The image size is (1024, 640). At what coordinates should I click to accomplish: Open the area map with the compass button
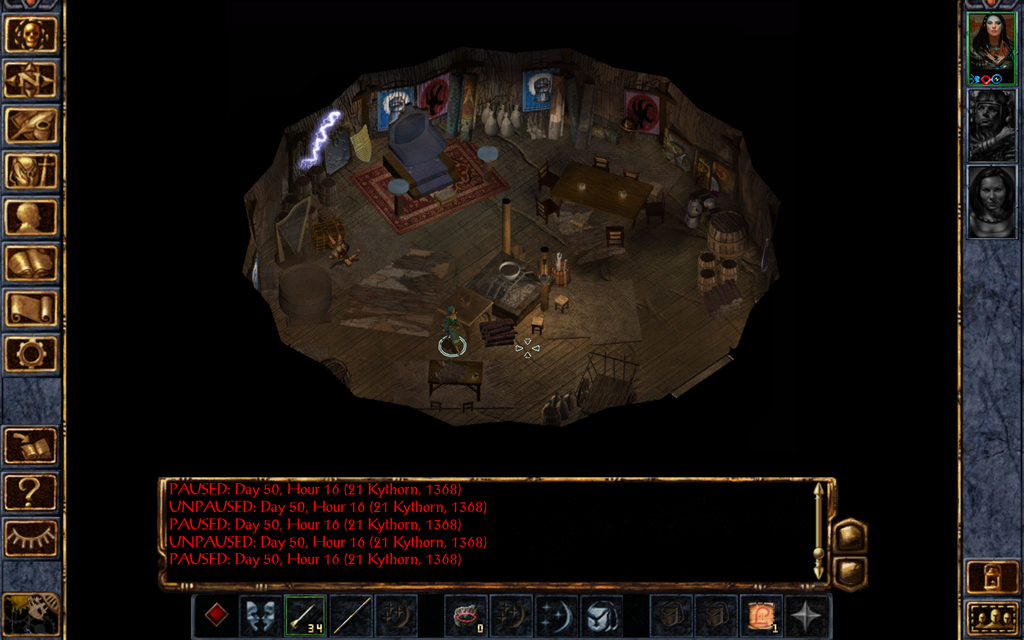click(31, 79)
